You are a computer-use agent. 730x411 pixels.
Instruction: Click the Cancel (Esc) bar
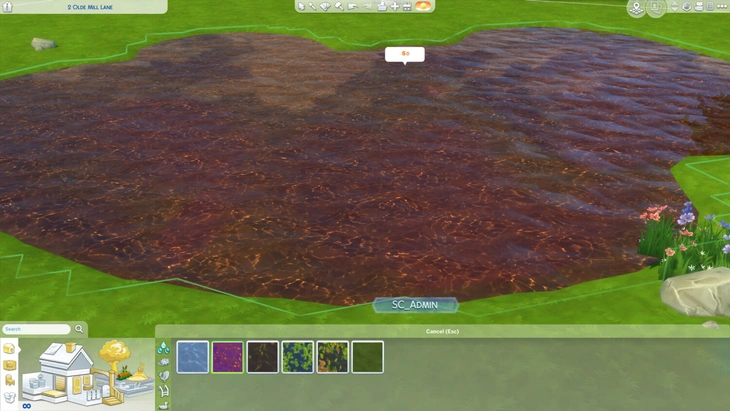[x=442, y=331]
